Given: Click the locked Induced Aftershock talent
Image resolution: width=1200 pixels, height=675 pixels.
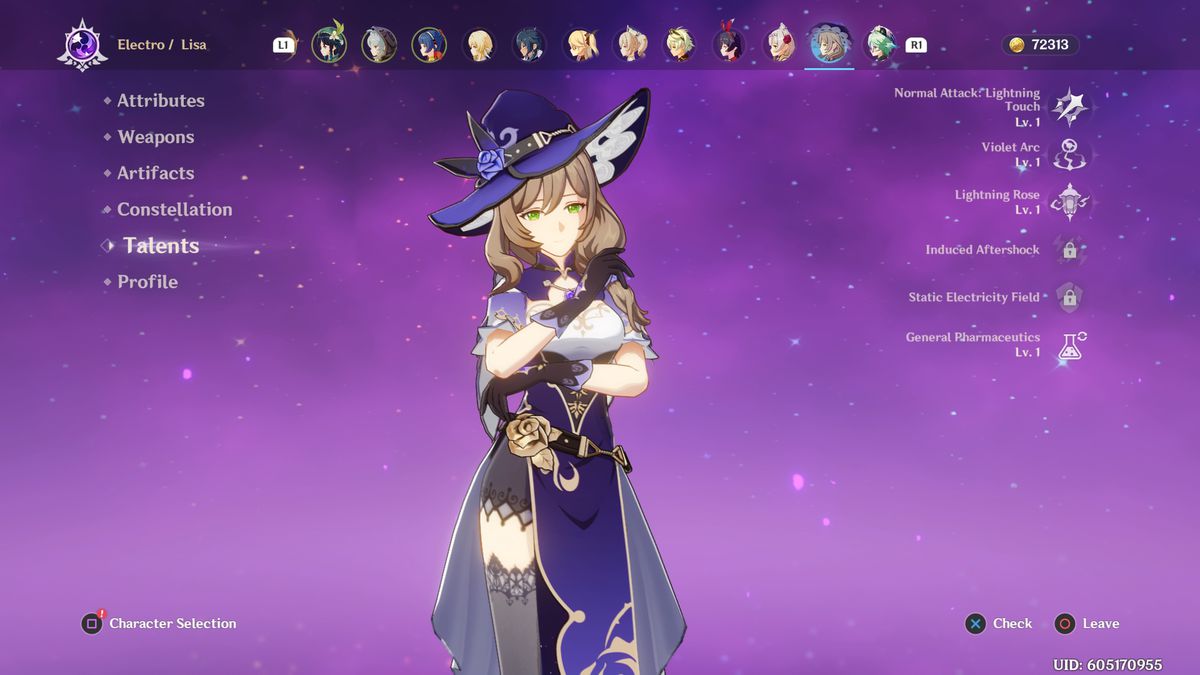Looking at the screenshot, I should tap(1070, 250).
